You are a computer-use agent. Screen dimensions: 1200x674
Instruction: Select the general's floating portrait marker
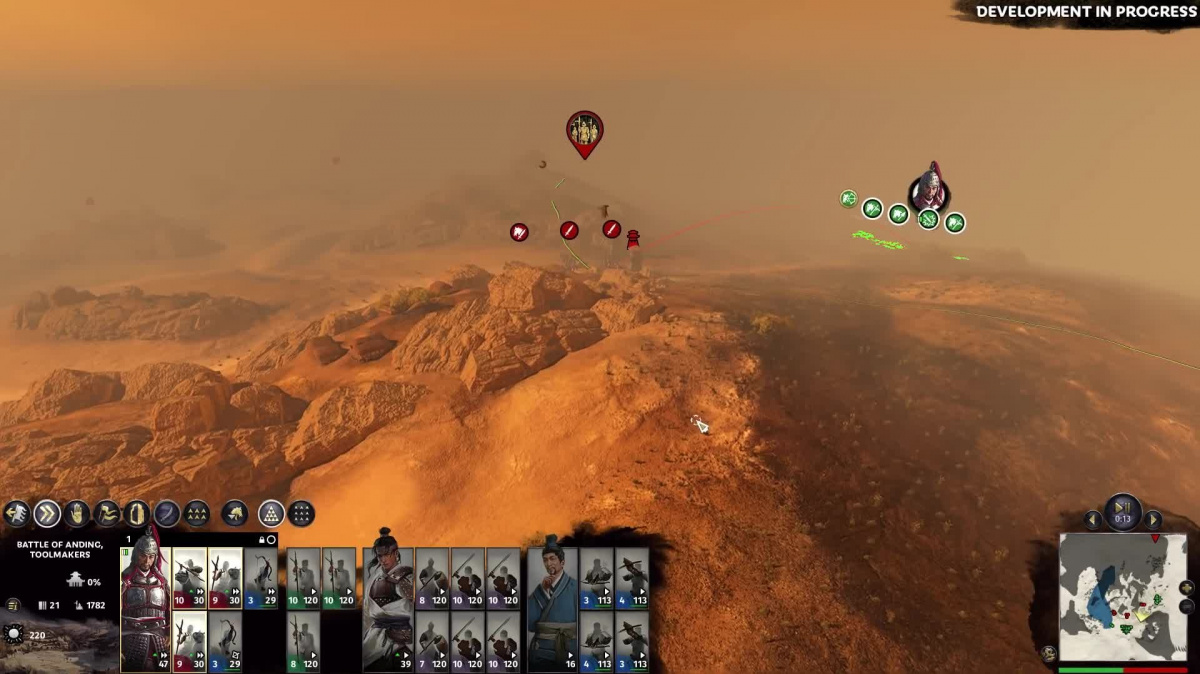[929, 189]
